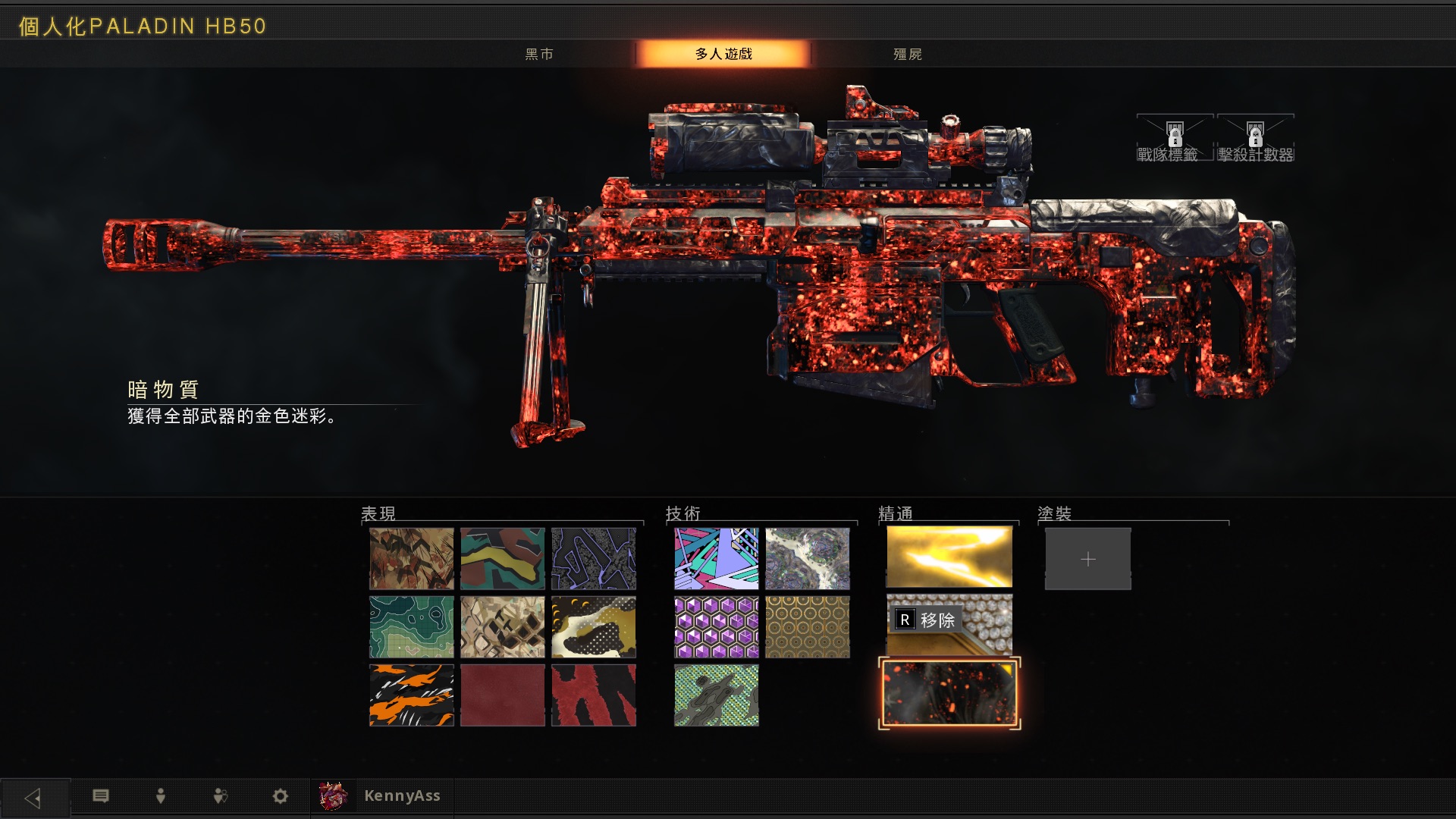Open the 殭屍 tab
Viewport: 1456px width, 819px height.
908,54
